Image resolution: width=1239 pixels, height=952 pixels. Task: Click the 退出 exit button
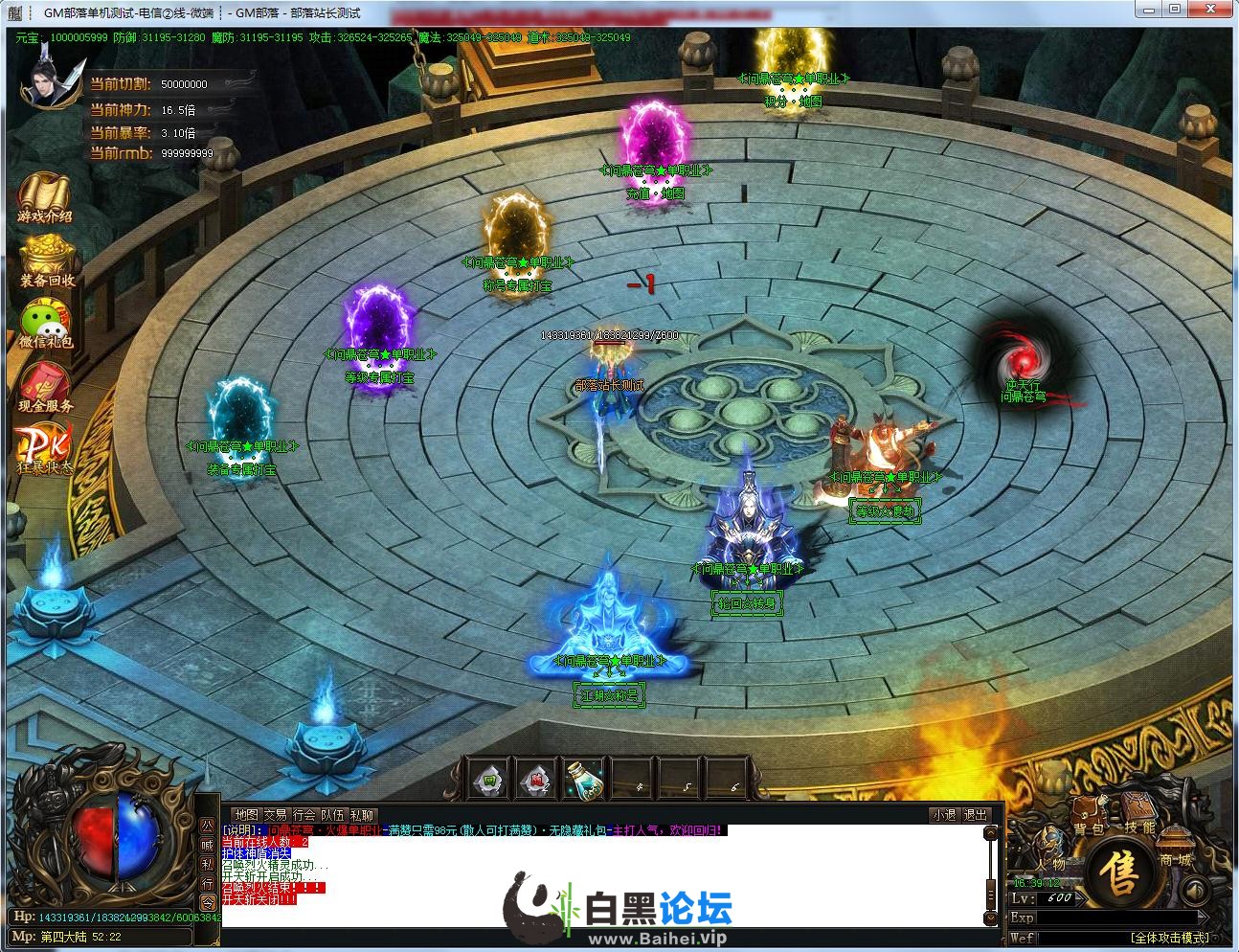tap(975, 815)
